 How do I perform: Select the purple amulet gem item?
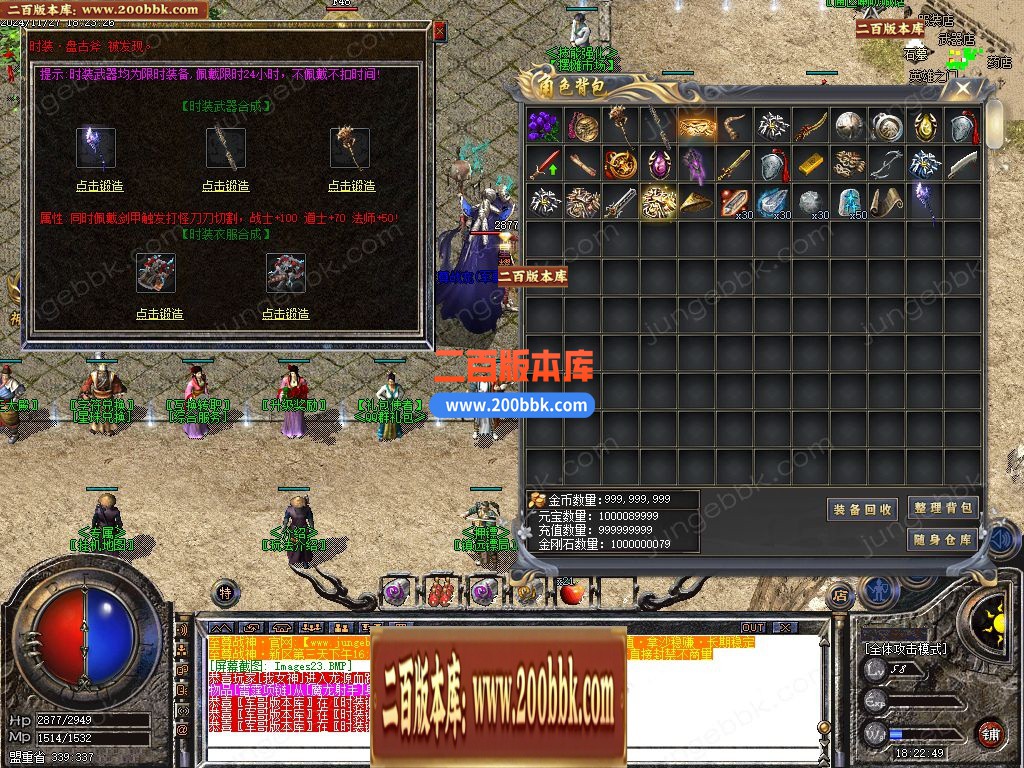coord(659,164)
